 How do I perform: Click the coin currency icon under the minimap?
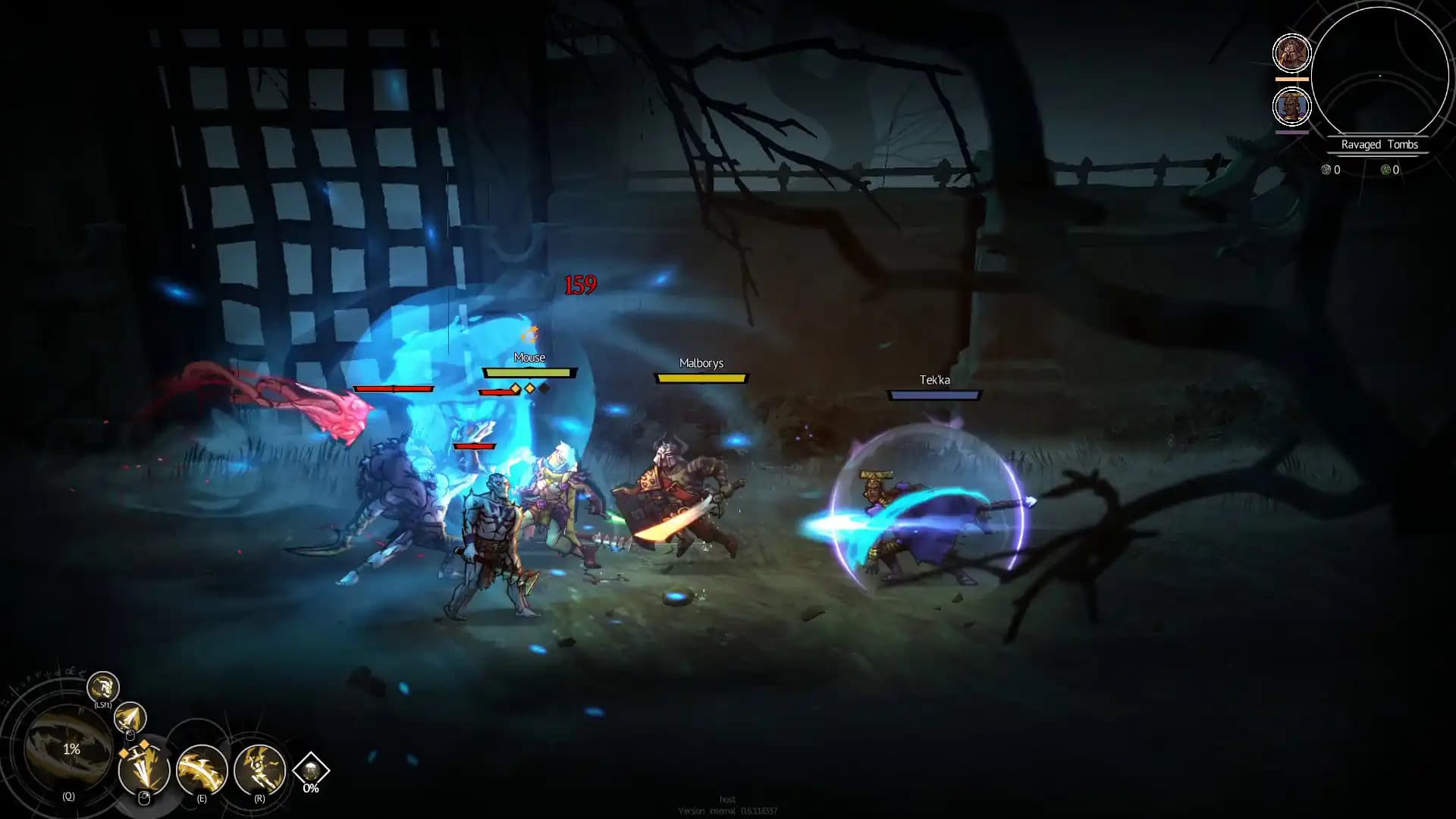(1326, 170)
